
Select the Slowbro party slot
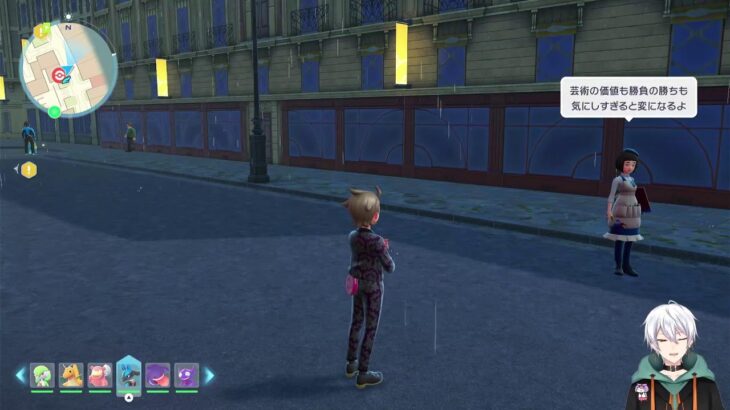click(x=100, y=375)
